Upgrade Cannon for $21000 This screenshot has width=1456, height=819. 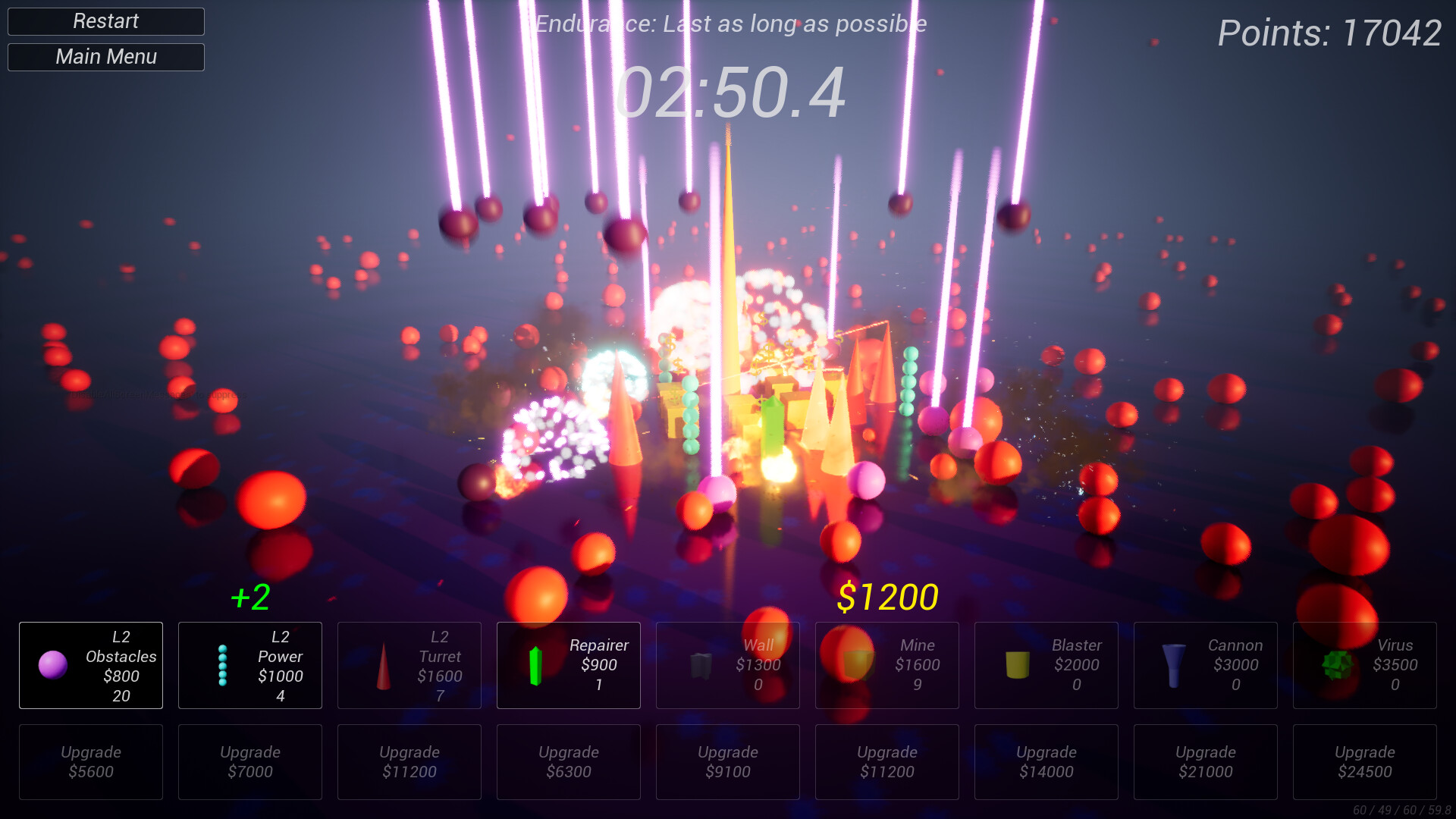[x=1205, y=761]
